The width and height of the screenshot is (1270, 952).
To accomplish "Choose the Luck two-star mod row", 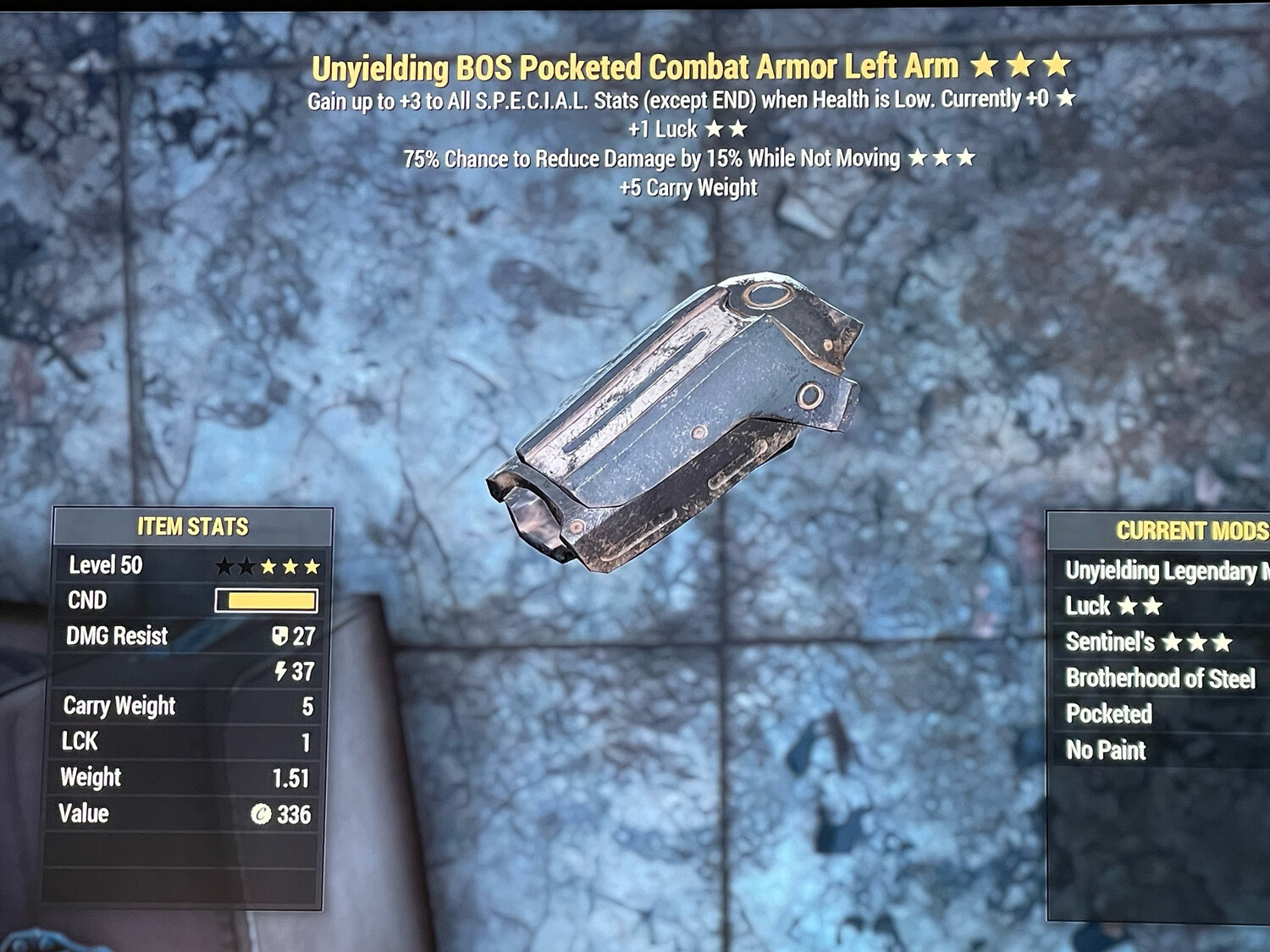I will [1113, 606].
